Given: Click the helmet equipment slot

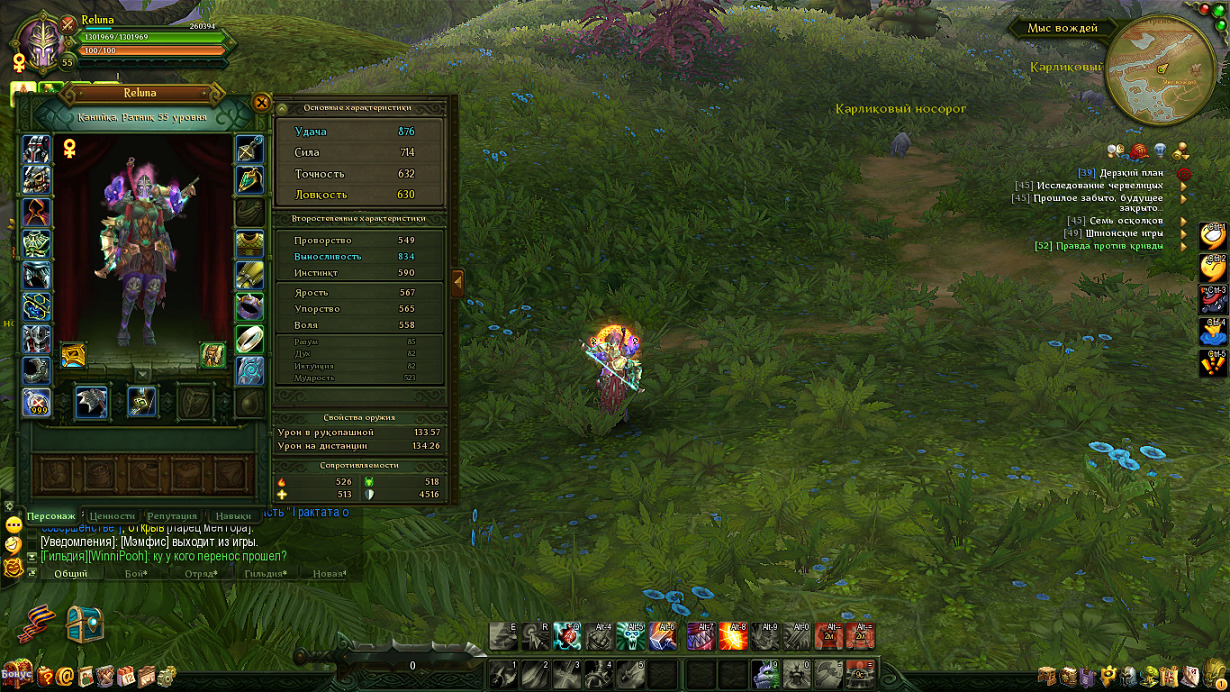Looking at the screenshot, I should tap(37, 150).
